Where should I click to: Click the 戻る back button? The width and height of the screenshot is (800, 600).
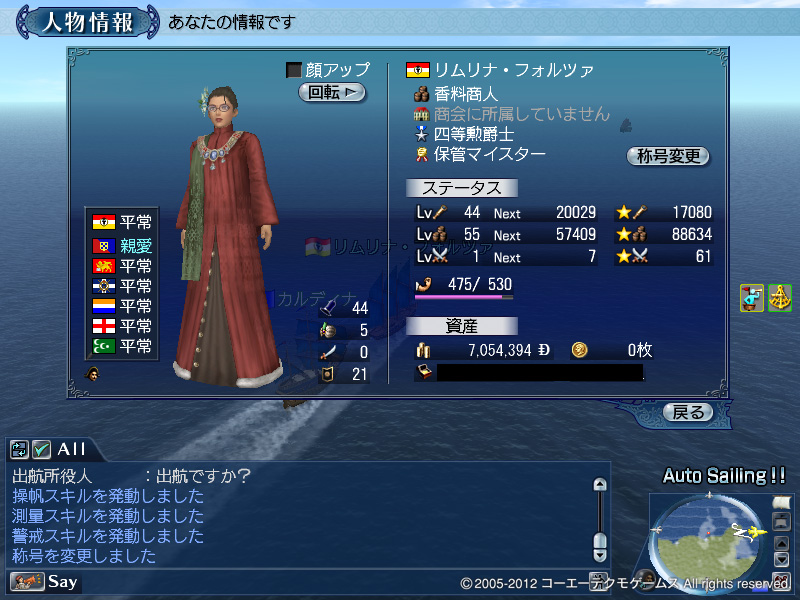pyautogui.click(x=687, y=412)
